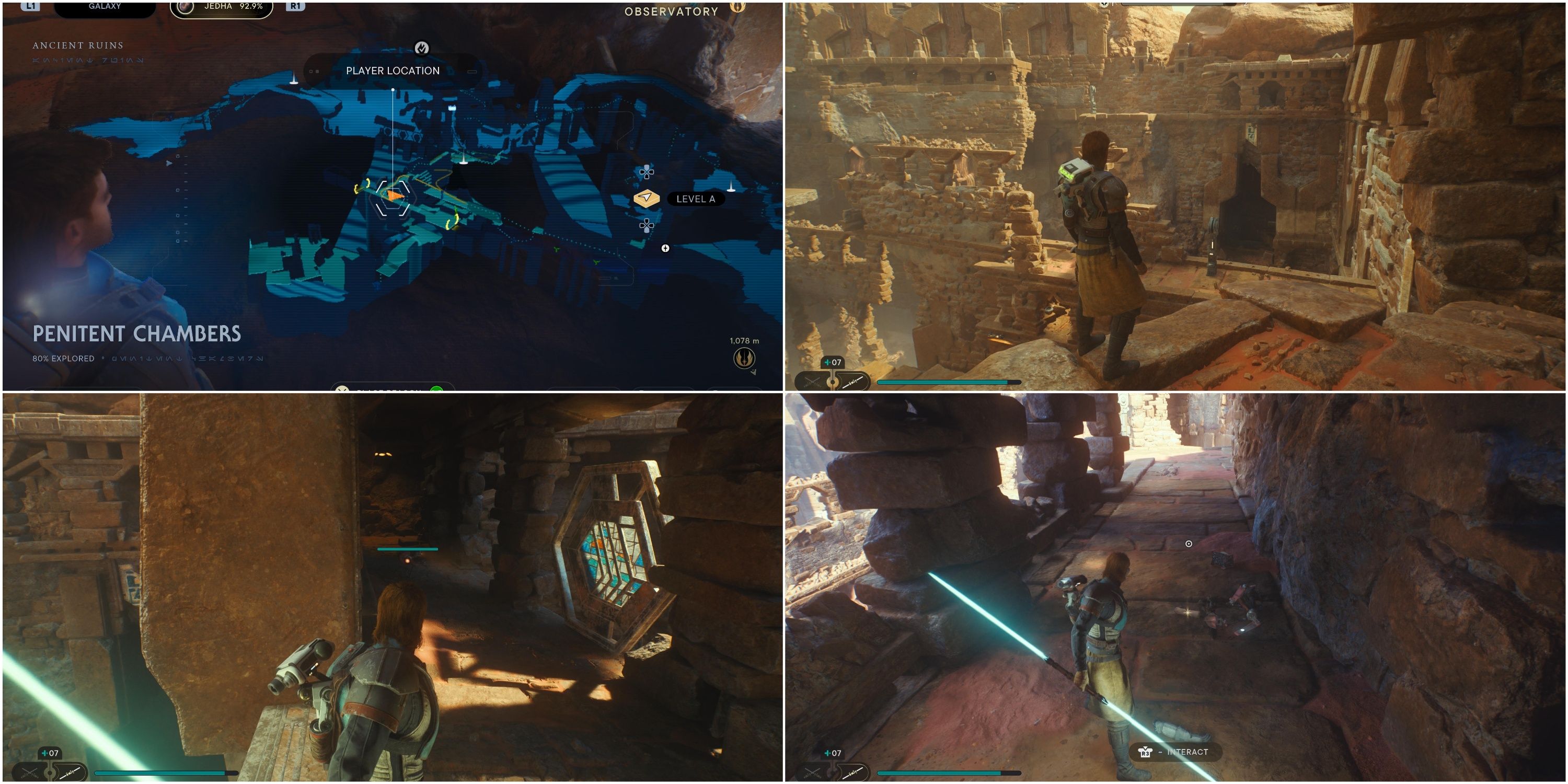The image size is (1568, 784).
Task: Select the yellow Level A waypoint icon
Action: [647, 199]
